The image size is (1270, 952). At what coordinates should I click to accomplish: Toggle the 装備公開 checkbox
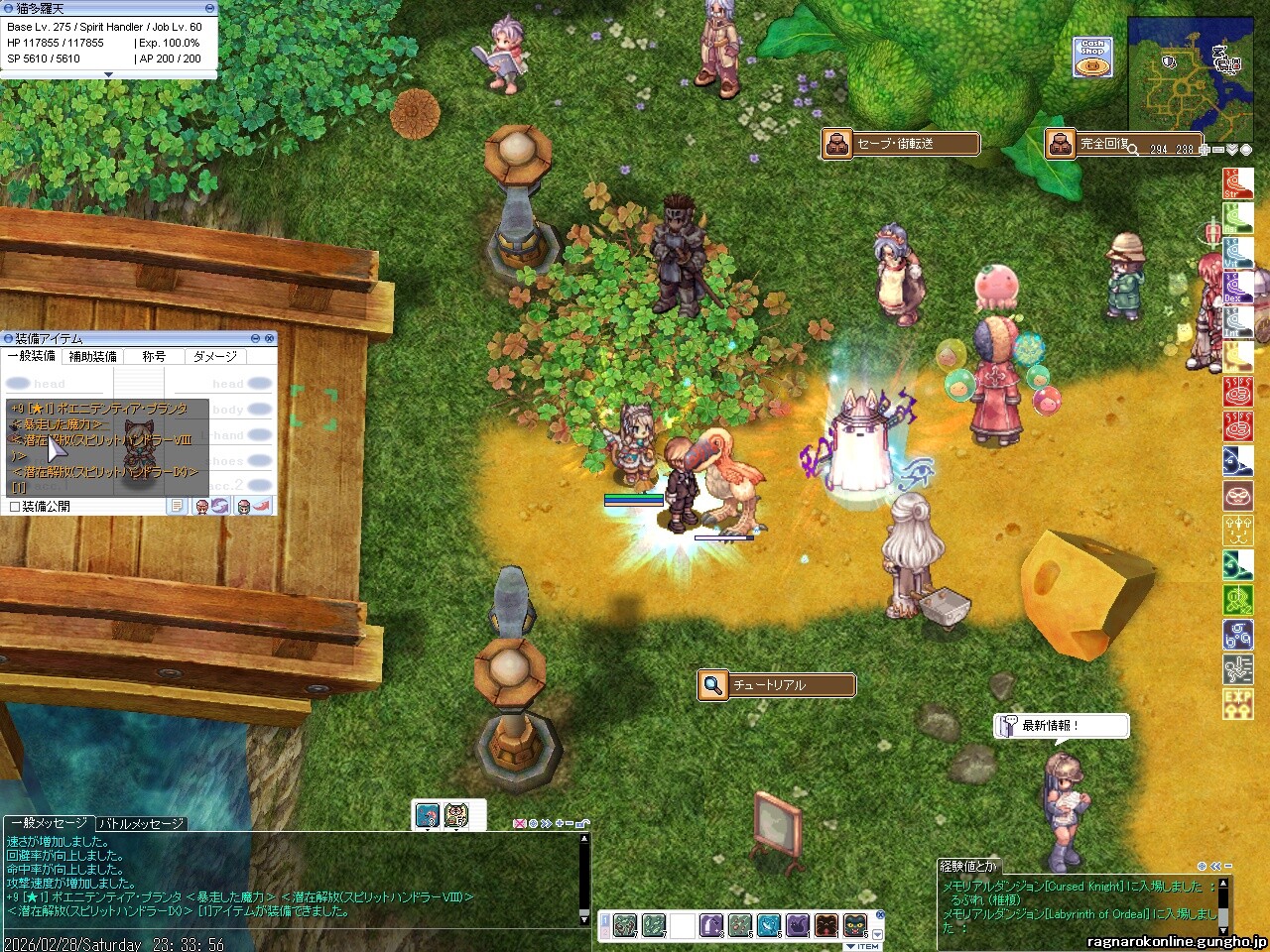[x=15, y=507]
